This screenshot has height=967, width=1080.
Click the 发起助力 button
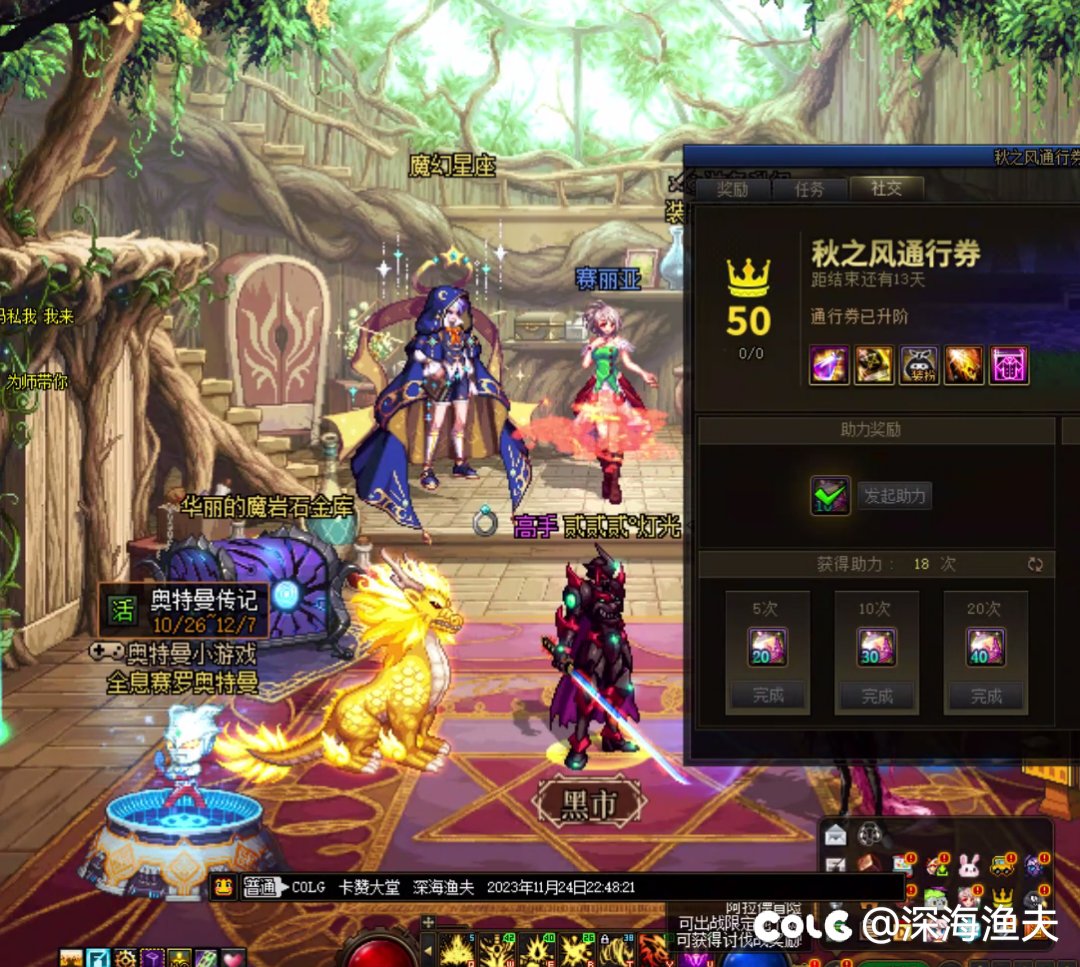894,495
